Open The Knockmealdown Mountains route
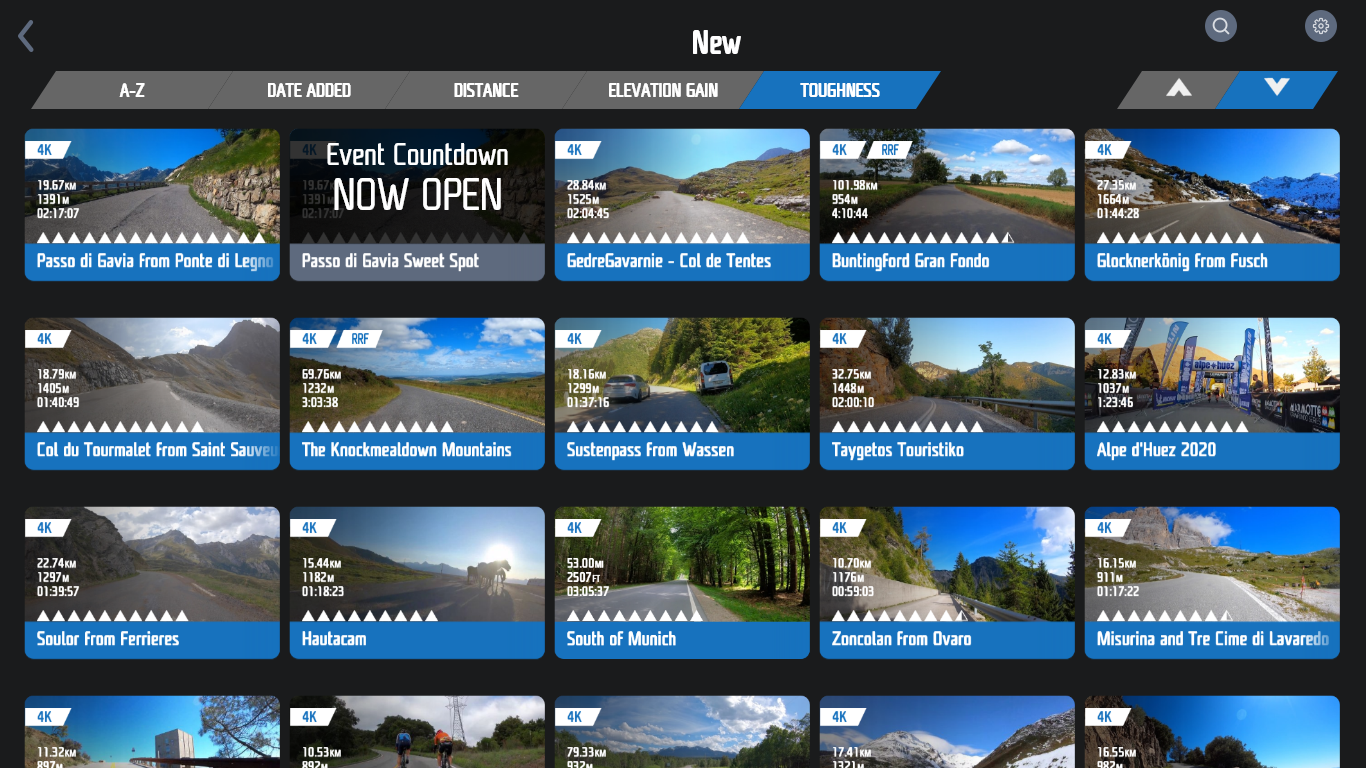 (417, 393)
